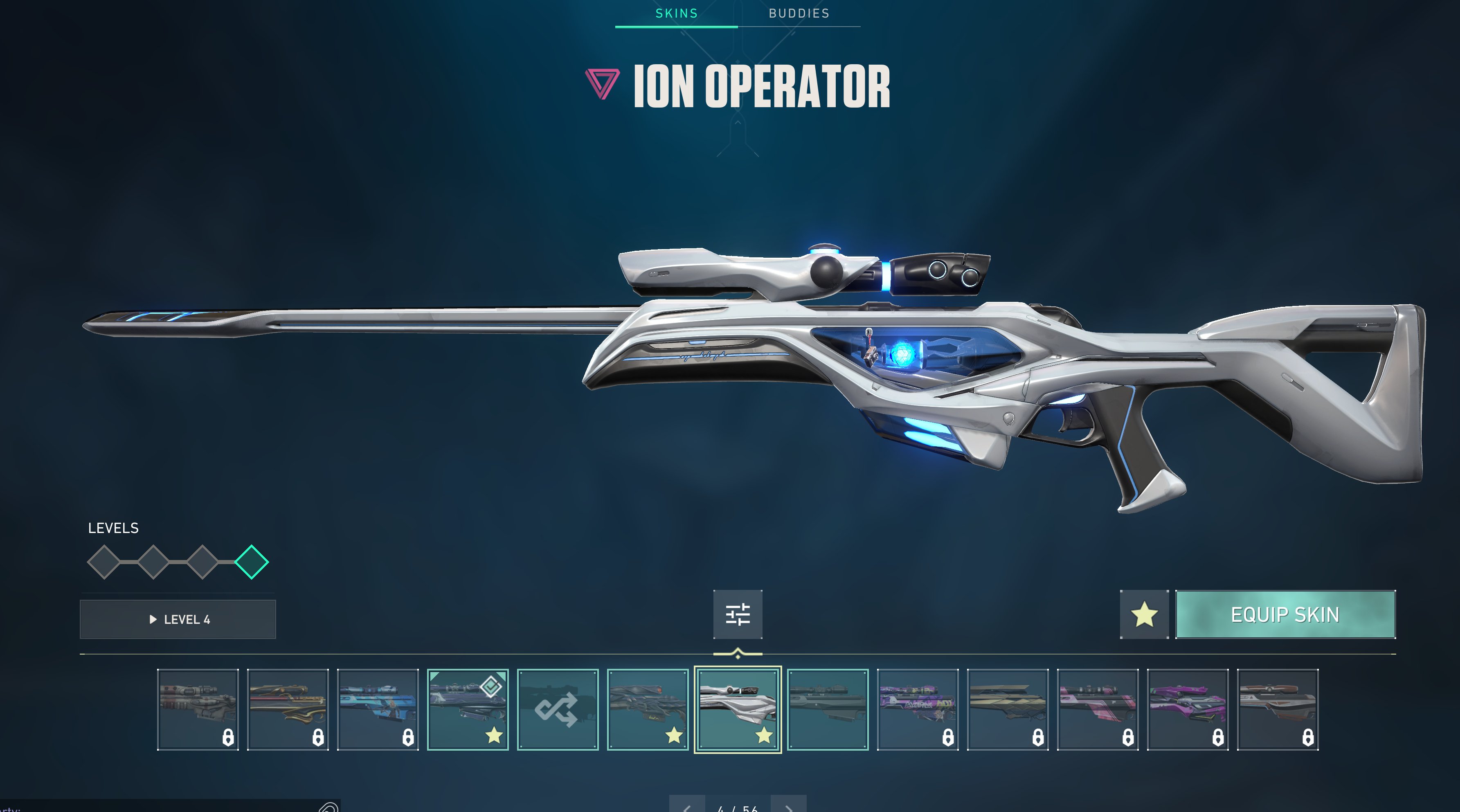Select the dark dragon-like starred Operator skin
Screen dimensions: 1460x812
(647, 709)
